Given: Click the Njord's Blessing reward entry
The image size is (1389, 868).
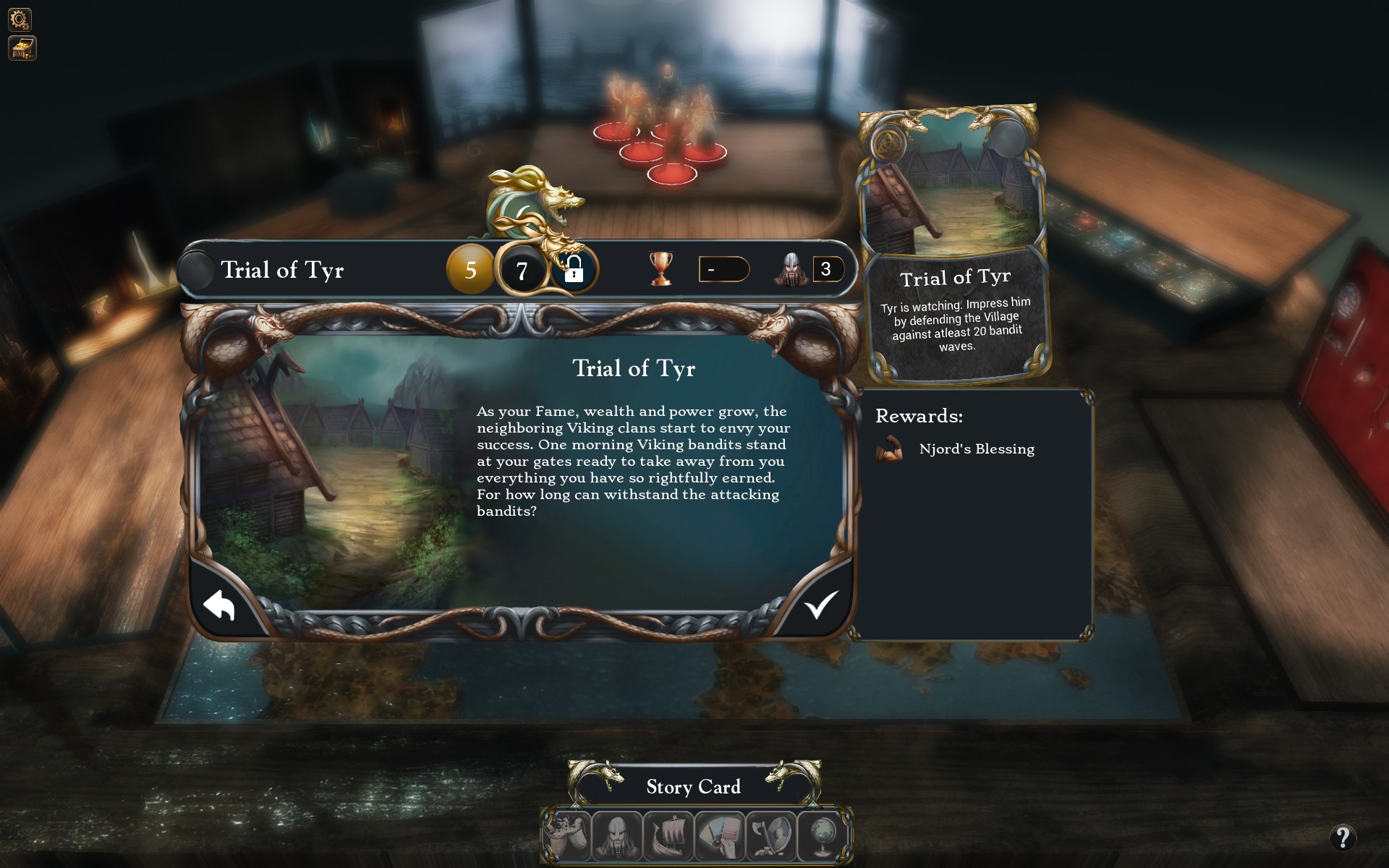Looking at the screenshot, I should pos(976,449).
